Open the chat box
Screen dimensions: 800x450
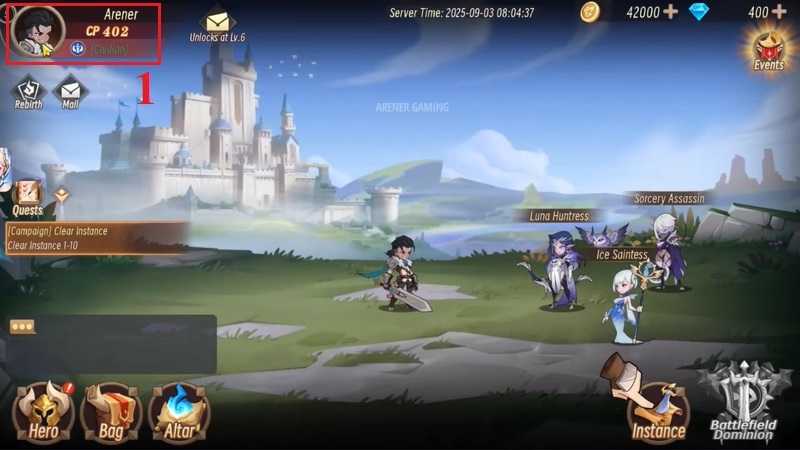[110, 342]
